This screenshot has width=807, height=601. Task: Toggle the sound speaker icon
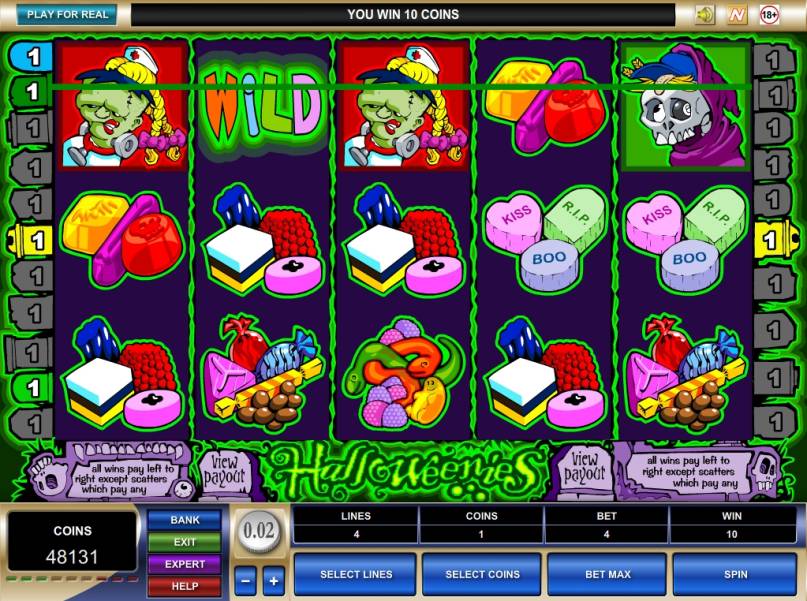click(705, 15)
